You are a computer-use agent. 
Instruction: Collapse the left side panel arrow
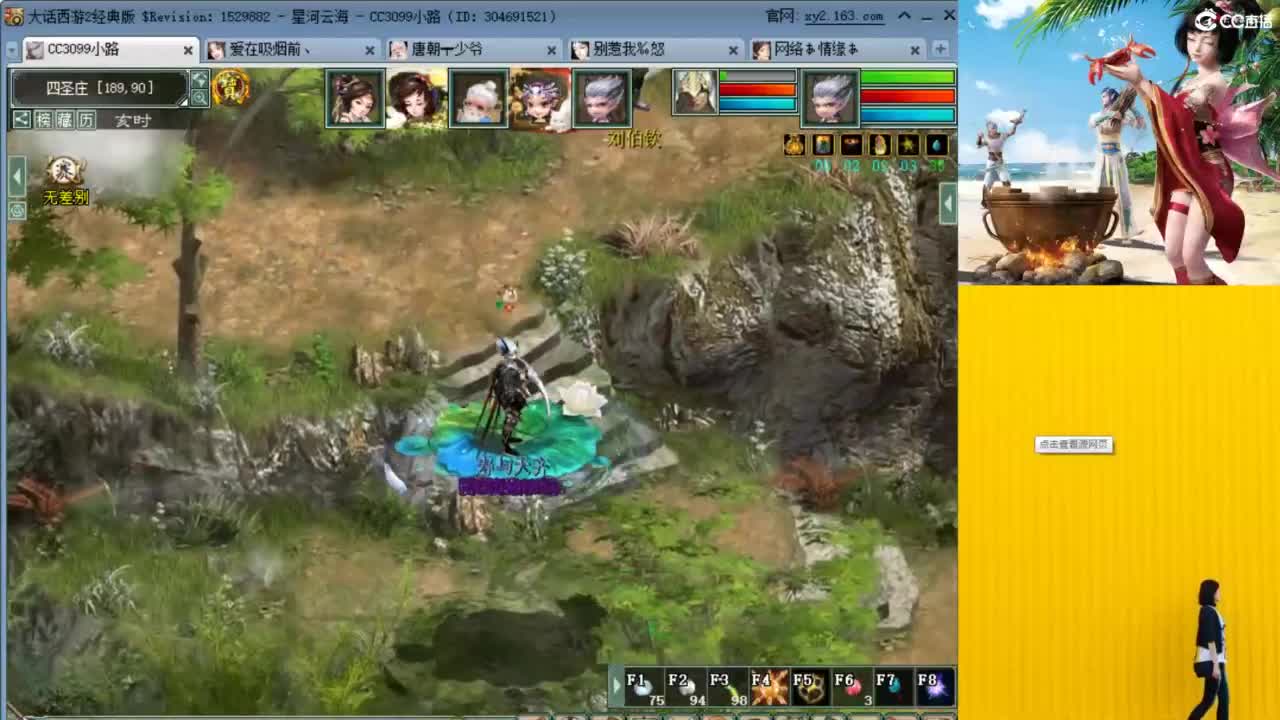click(x=16, y=177)
